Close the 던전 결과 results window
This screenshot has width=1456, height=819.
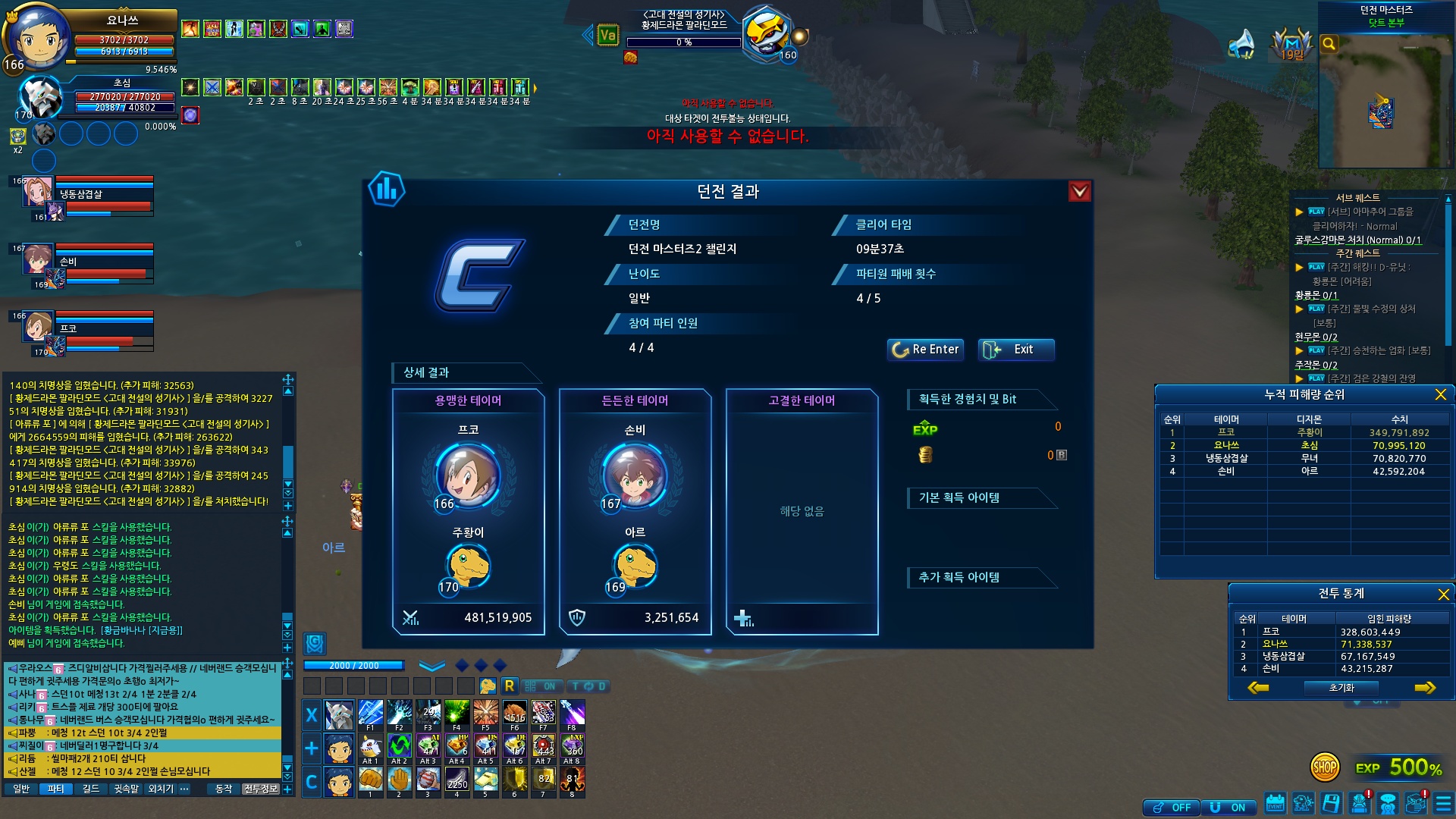click(x=1079, y=192)
